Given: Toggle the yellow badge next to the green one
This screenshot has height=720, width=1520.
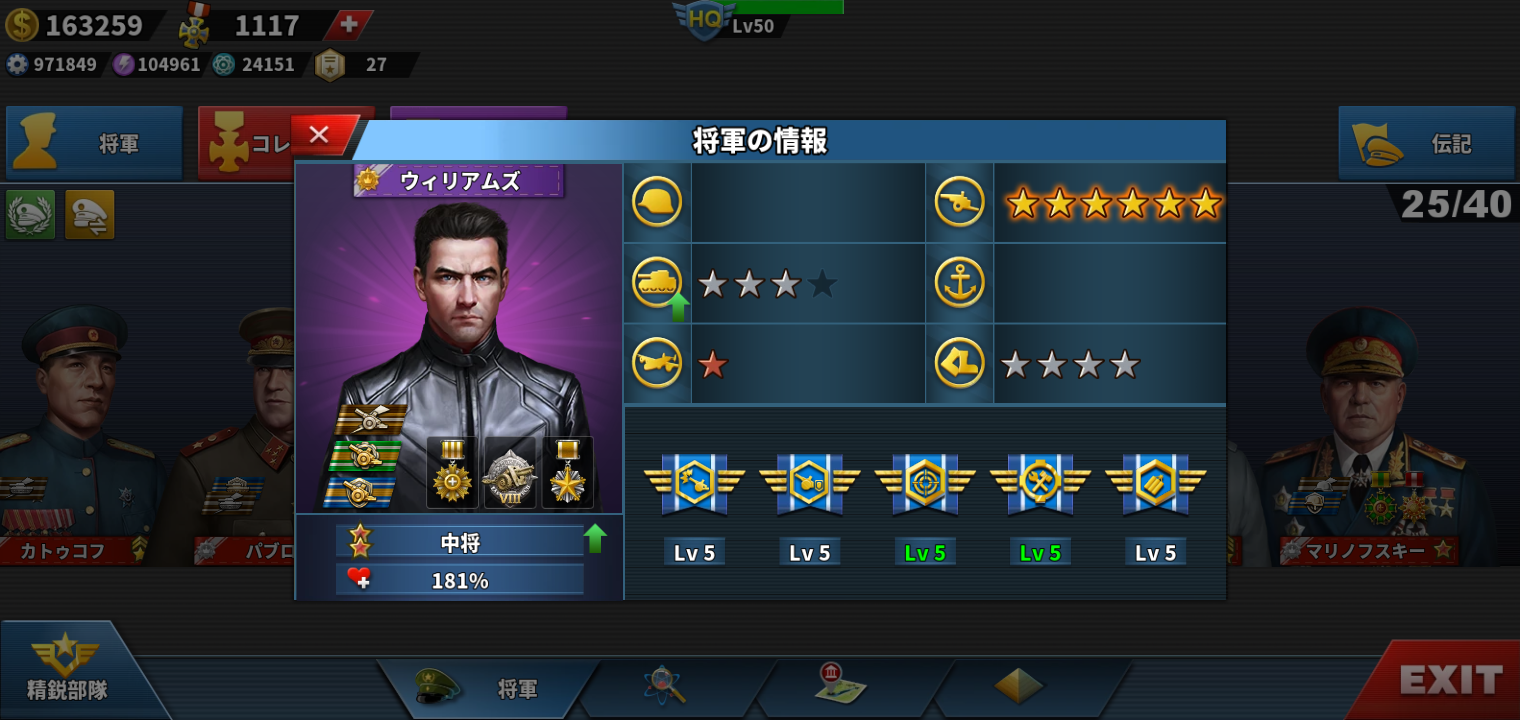Looking at the screenshot, I should tap(88, 215).
